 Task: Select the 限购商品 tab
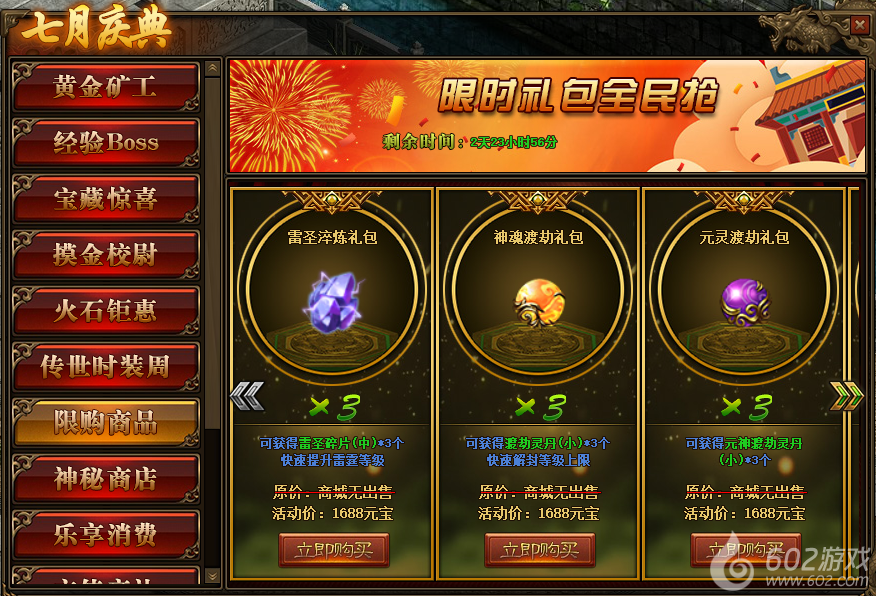tap(105, 423)
